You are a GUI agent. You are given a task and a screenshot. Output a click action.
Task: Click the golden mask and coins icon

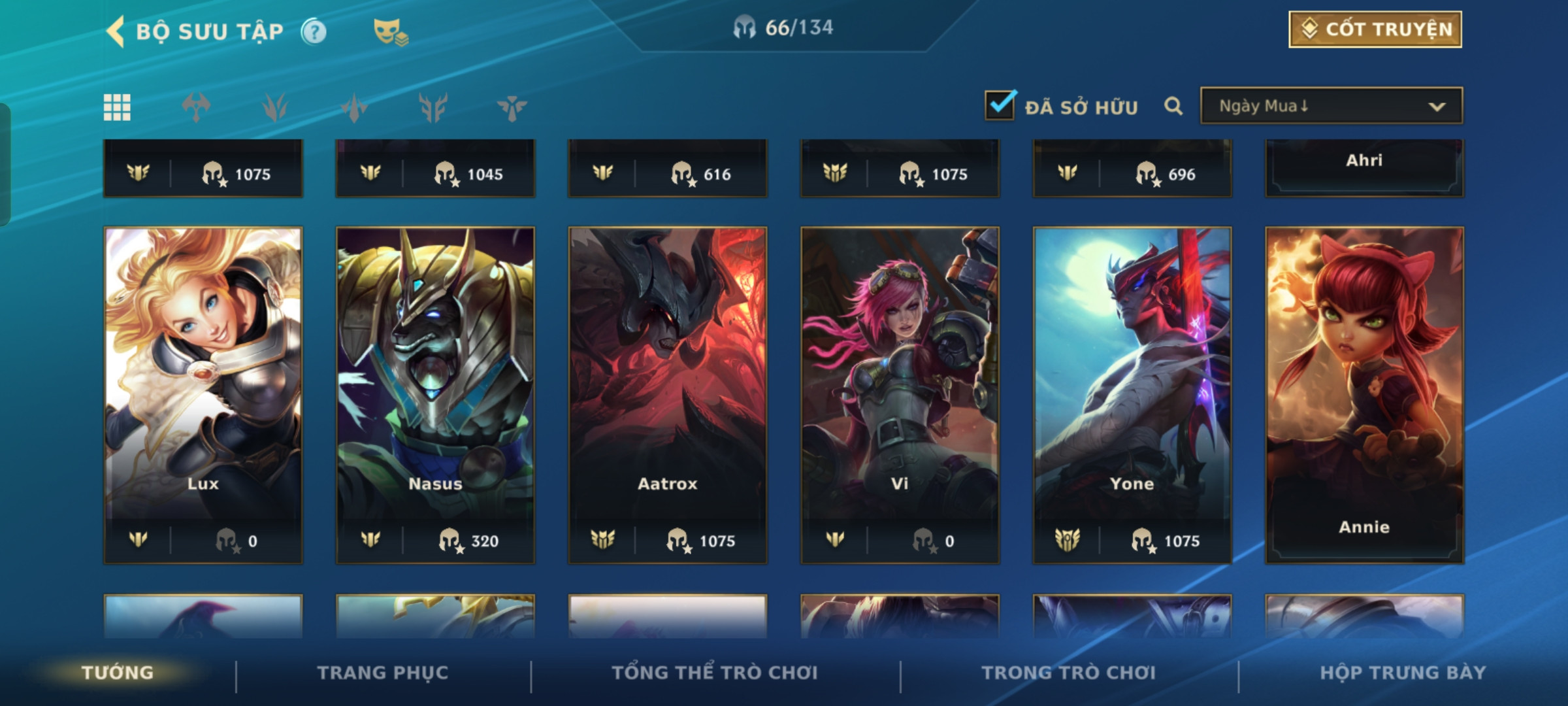coord(390,31)
